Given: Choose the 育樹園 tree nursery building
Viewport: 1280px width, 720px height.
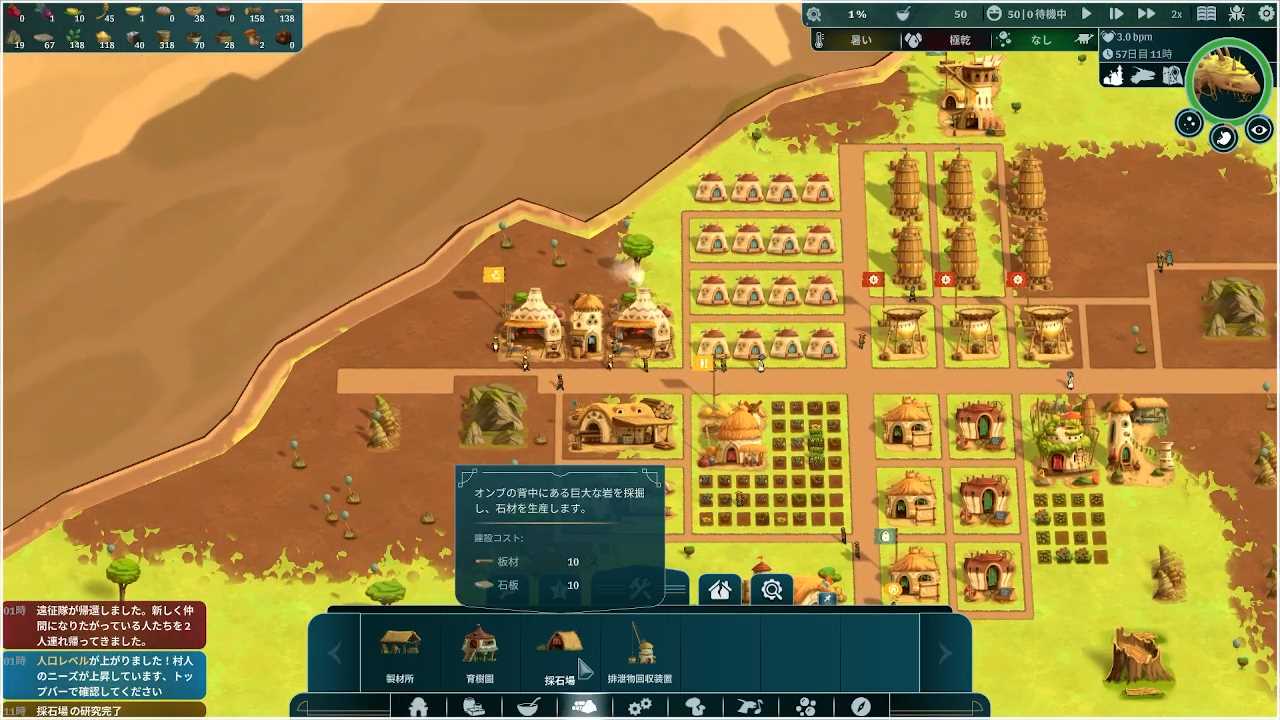Looking at the screenshot, I should pos(480,652).
